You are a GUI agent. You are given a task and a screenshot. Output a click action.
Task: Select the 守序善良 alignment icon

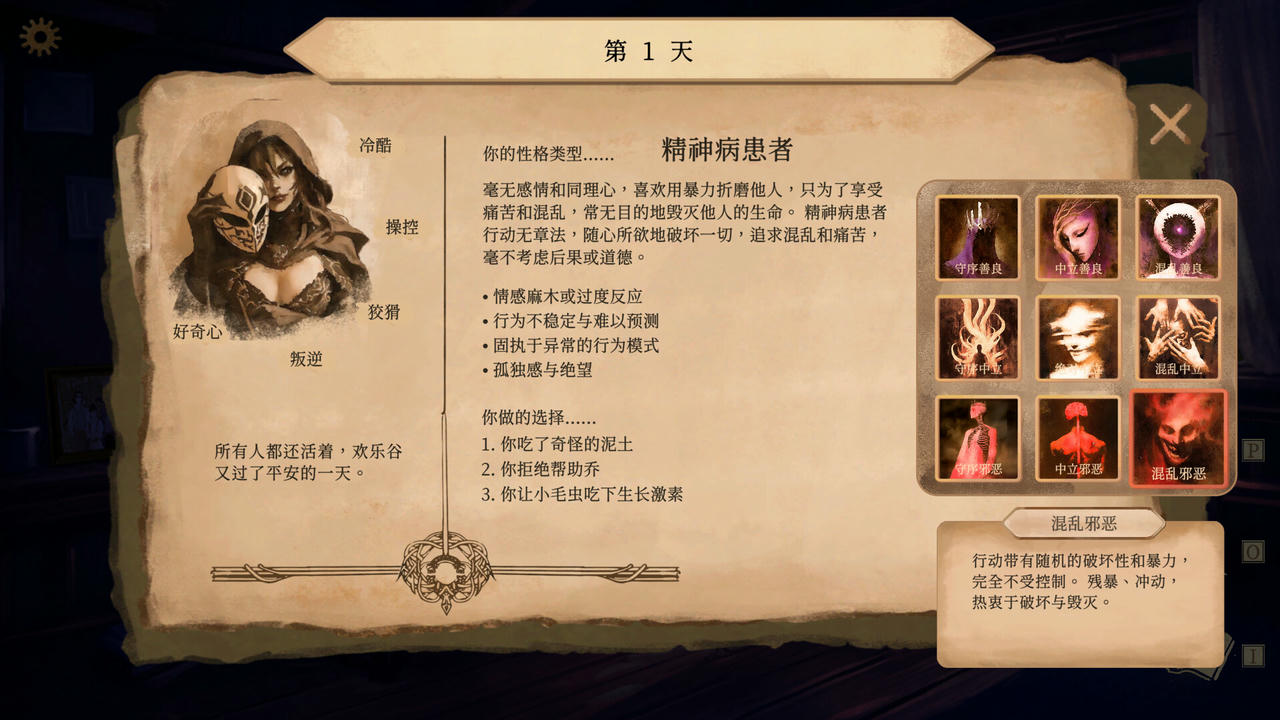click(979, 237)
